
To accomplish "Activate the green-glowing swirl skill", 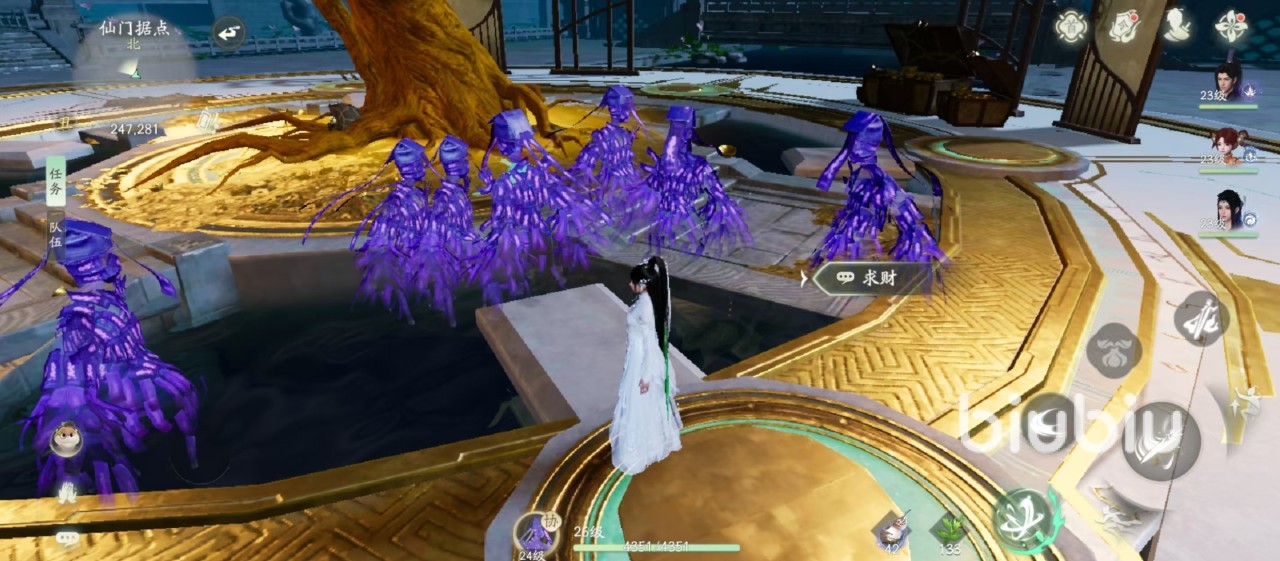I will click(1023, 518).
